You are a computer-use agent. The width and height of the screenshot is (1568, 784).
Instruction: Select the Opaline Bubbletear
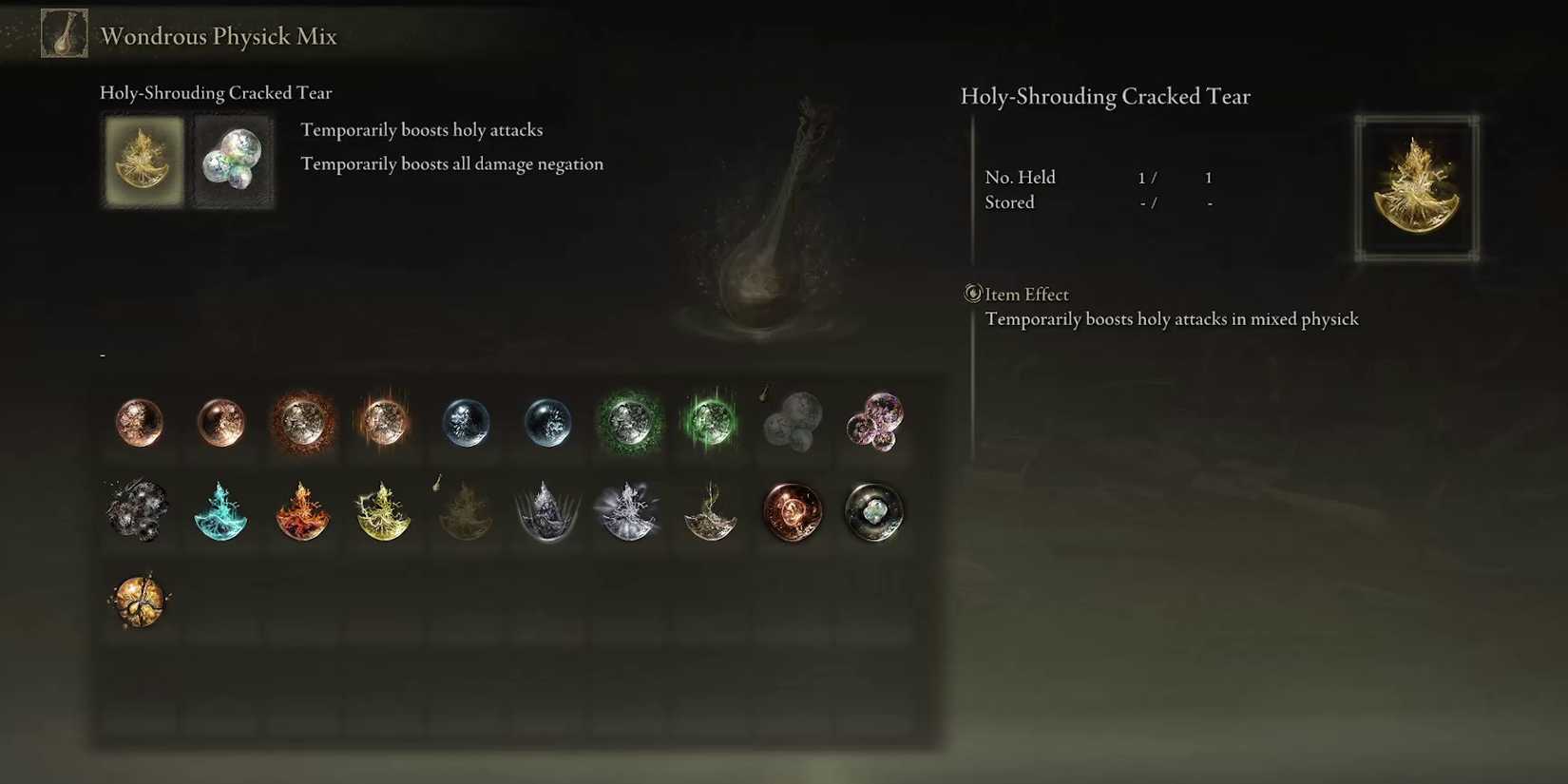tap(792, 425)
